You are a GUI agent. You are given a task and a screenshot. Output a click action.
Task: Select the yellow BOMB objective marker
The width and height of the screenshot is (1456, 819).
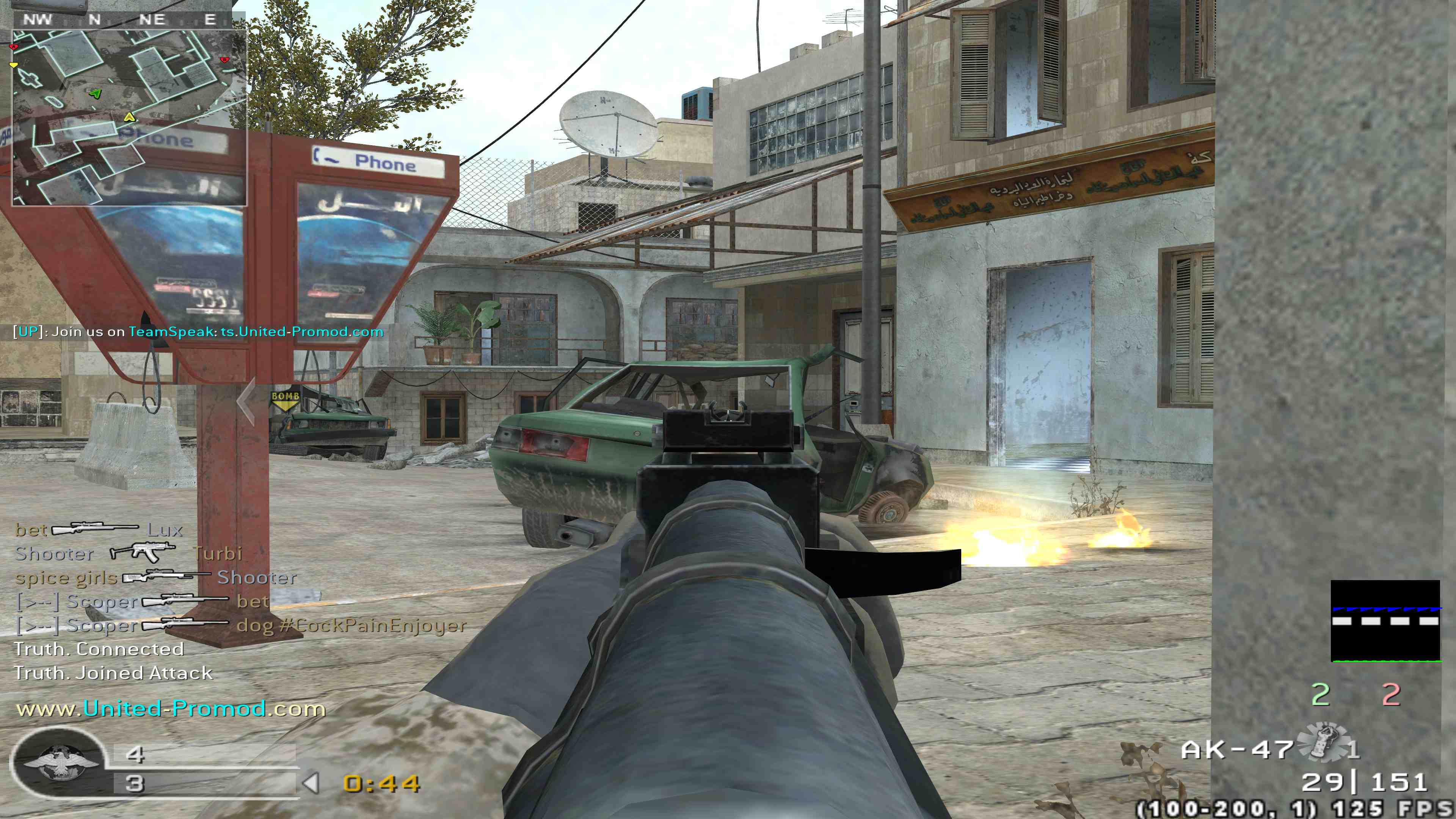pos(285,399)
